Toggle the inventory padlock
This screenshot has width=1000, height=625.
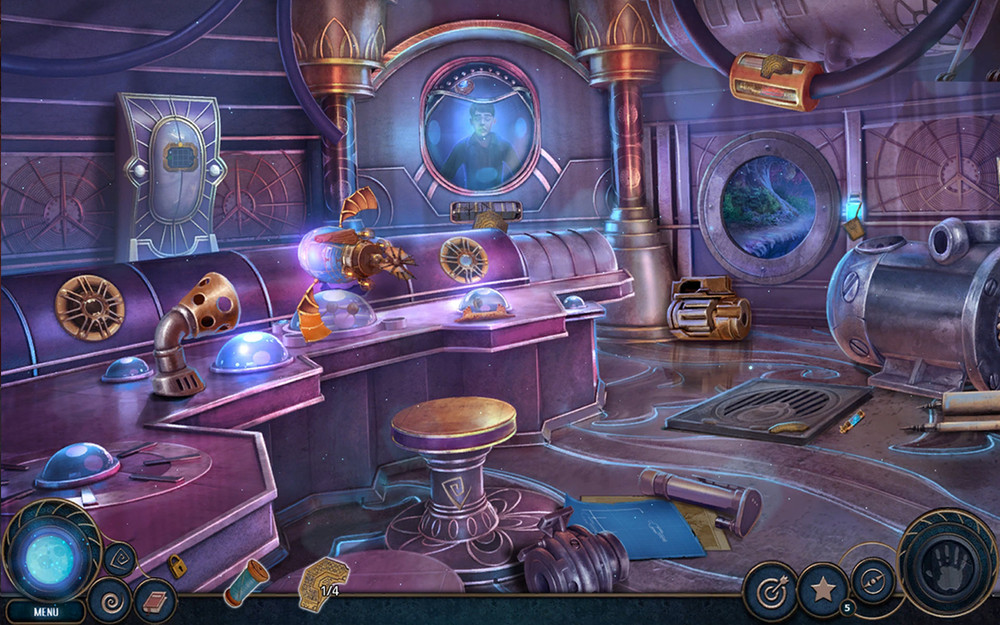pyautogui.click(x=177, y=568)
